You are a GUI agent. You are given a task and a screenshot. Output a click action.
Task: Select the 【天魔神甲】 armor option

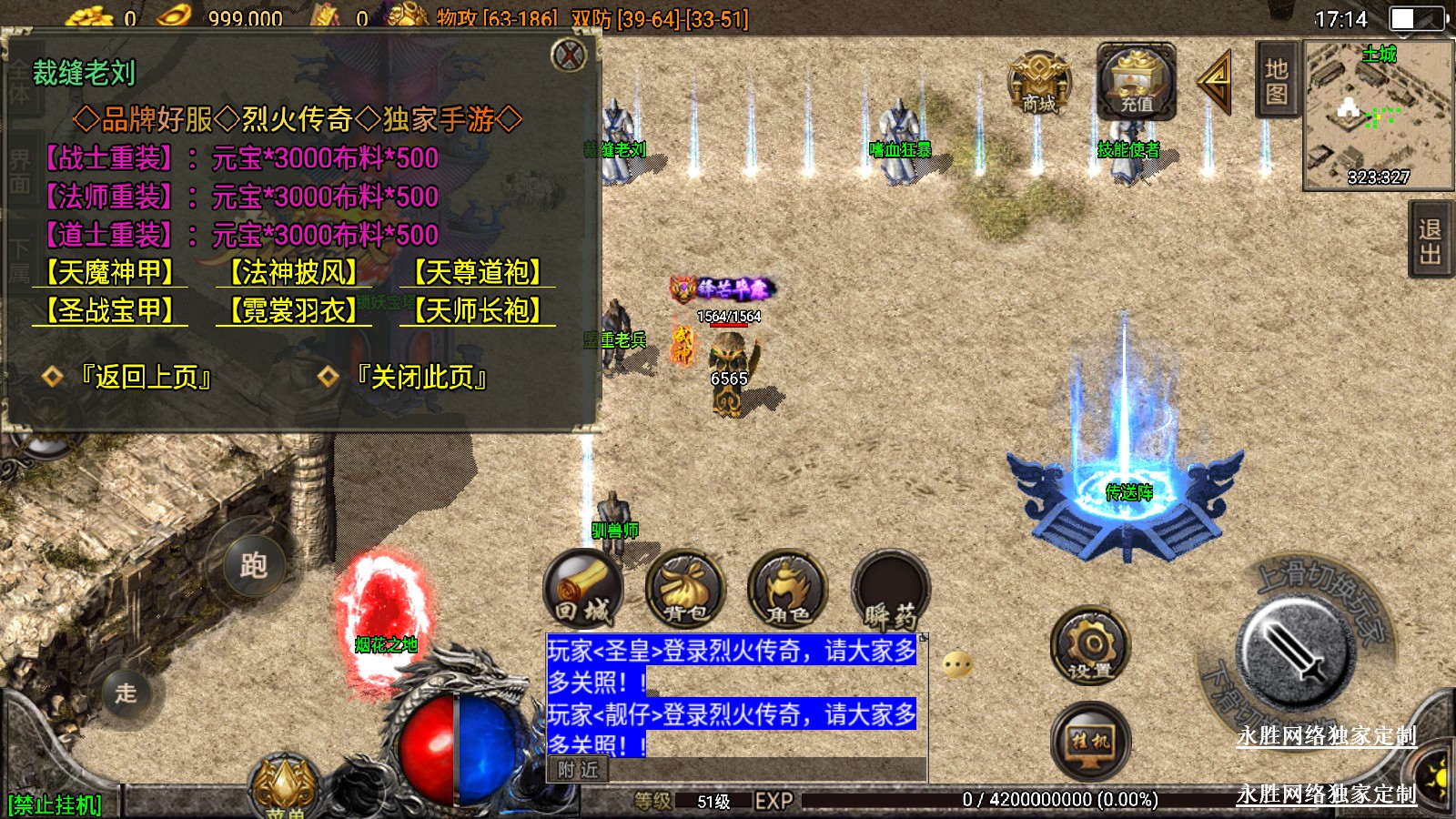pyautogui.click(x=110, y=272)
